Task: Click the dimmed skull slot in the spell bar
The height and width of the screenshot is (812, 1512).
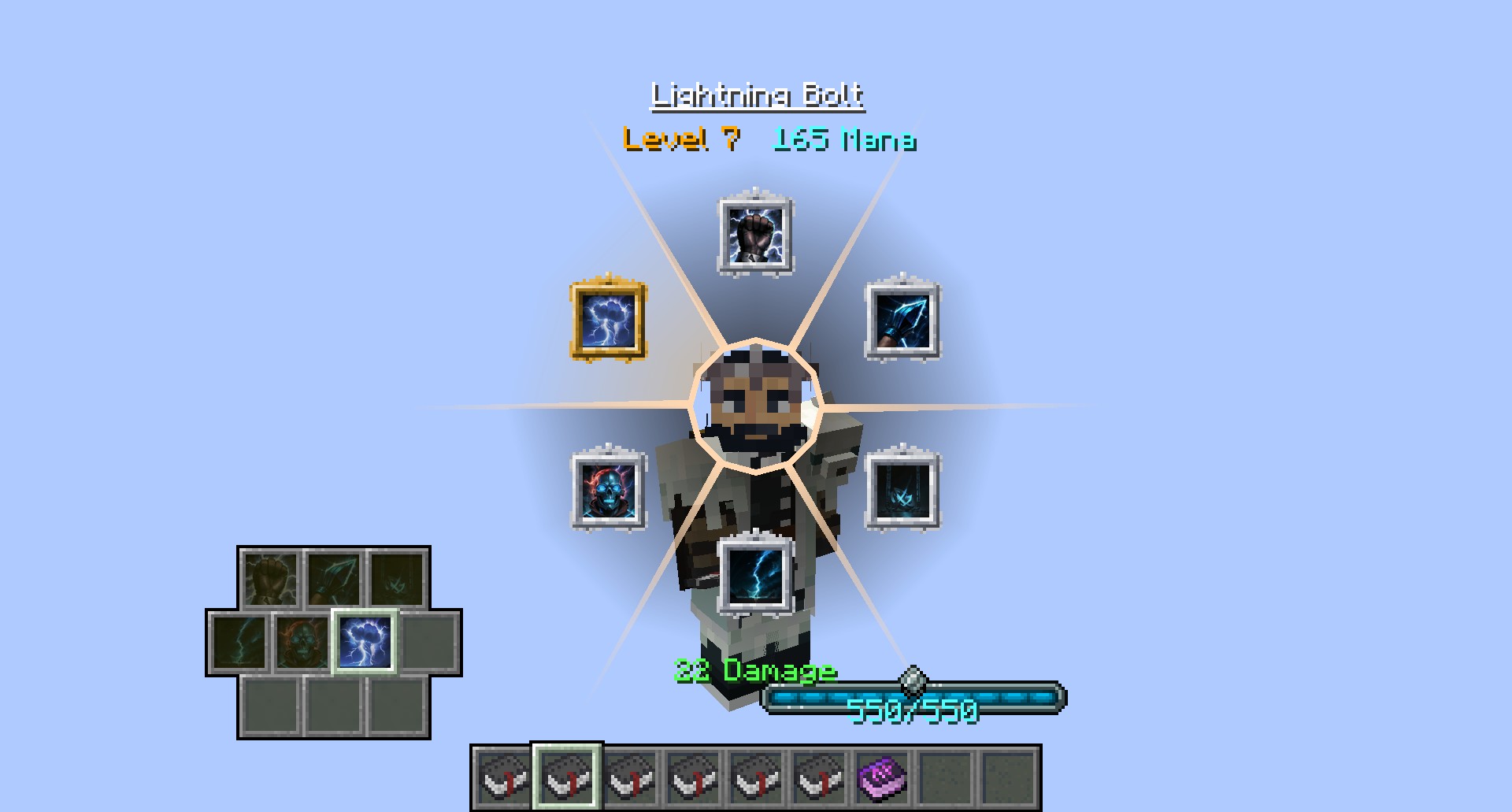Action: (302, 642)
